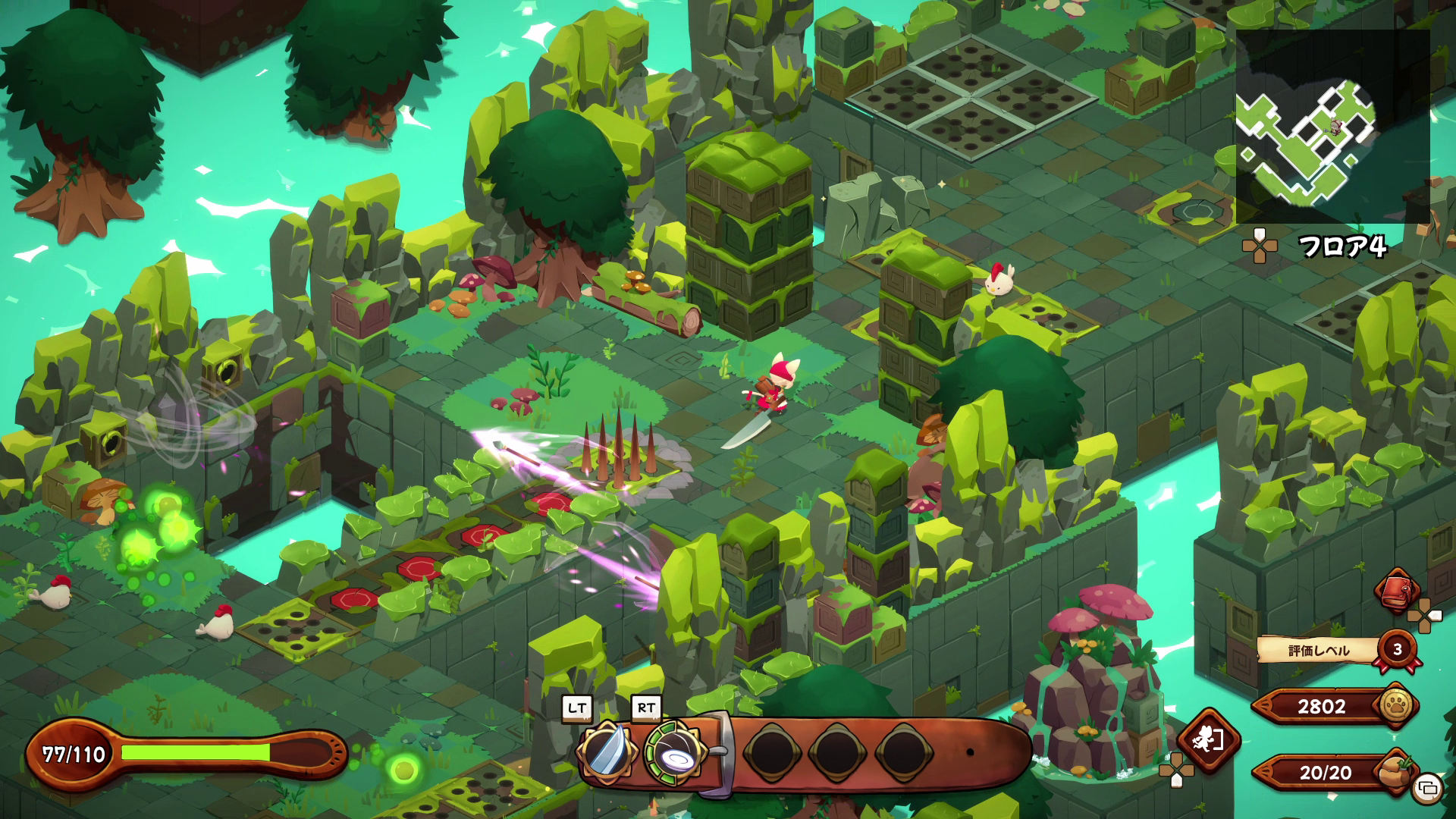Click the paw coin currency icon
1456x819 pixels.
[x=1396, y=705]
